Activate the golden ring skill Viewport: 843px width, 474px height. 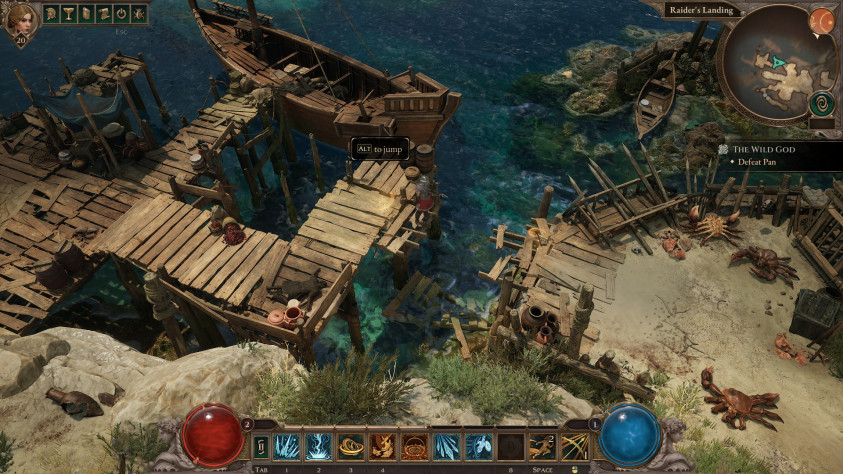(351, 446)
